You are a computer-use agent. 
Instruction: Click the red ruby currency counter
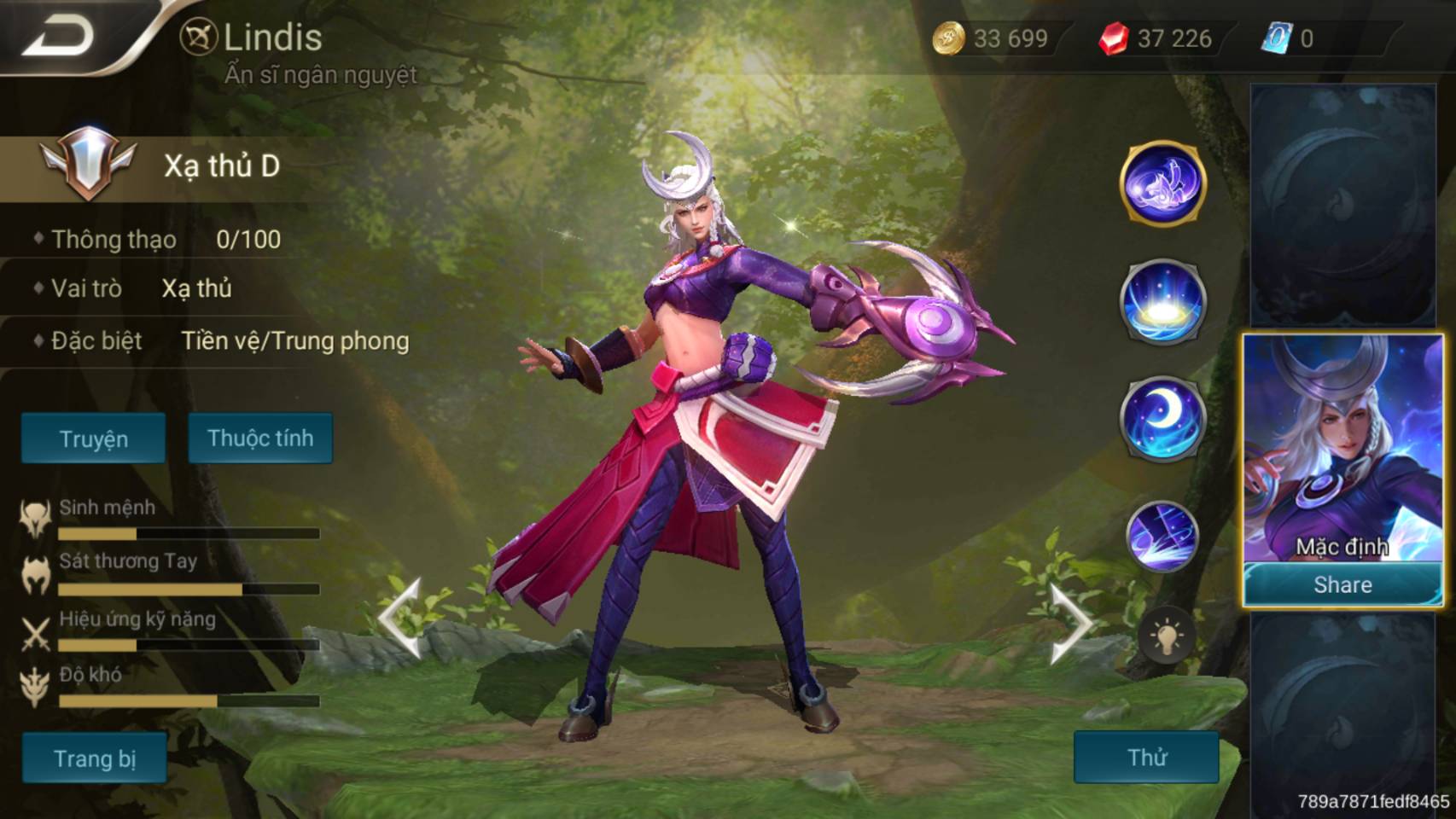click(x=1156, y=38)
